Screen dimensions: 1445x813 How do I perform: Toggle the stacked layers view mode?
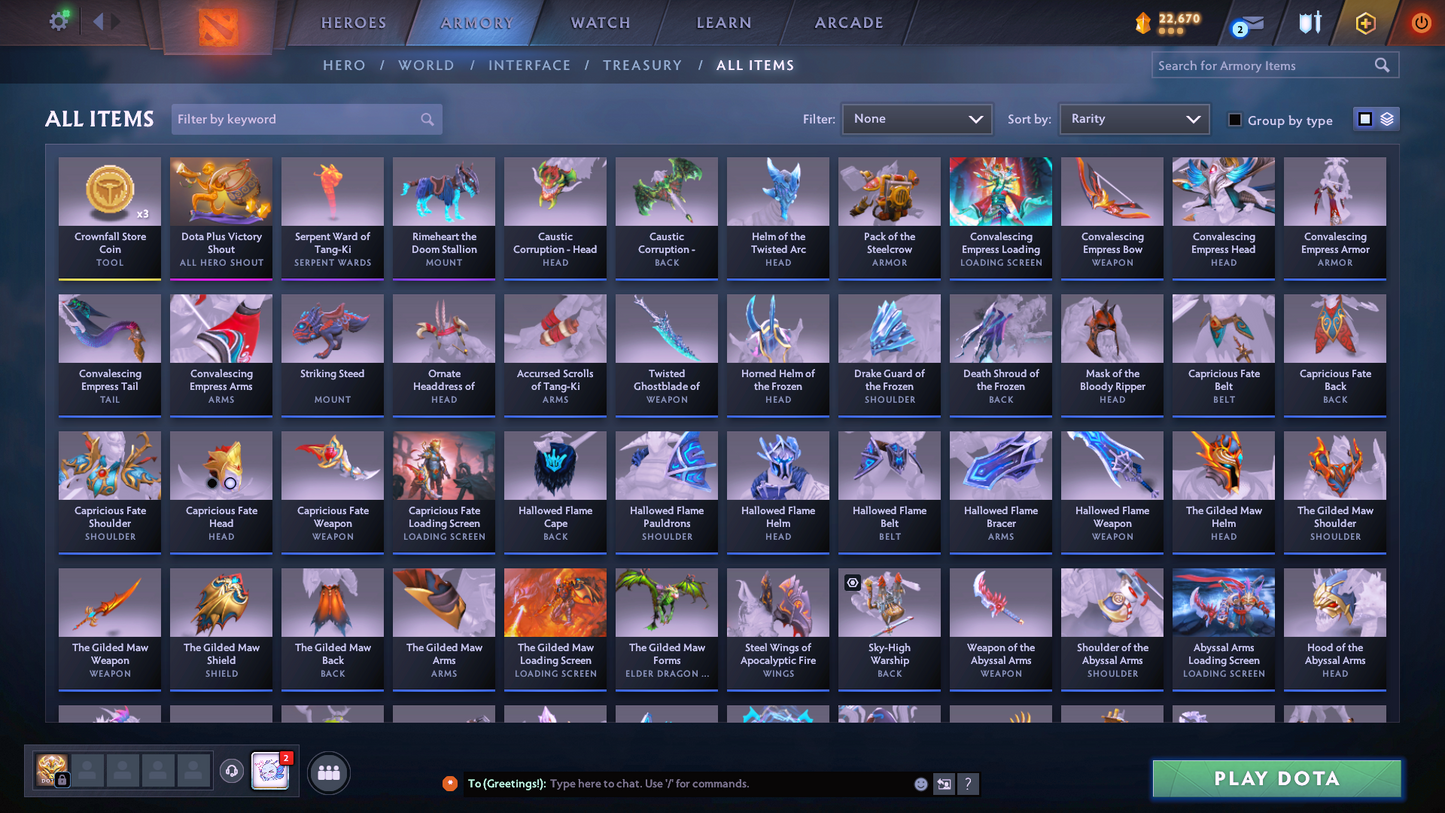(1388, 118)
